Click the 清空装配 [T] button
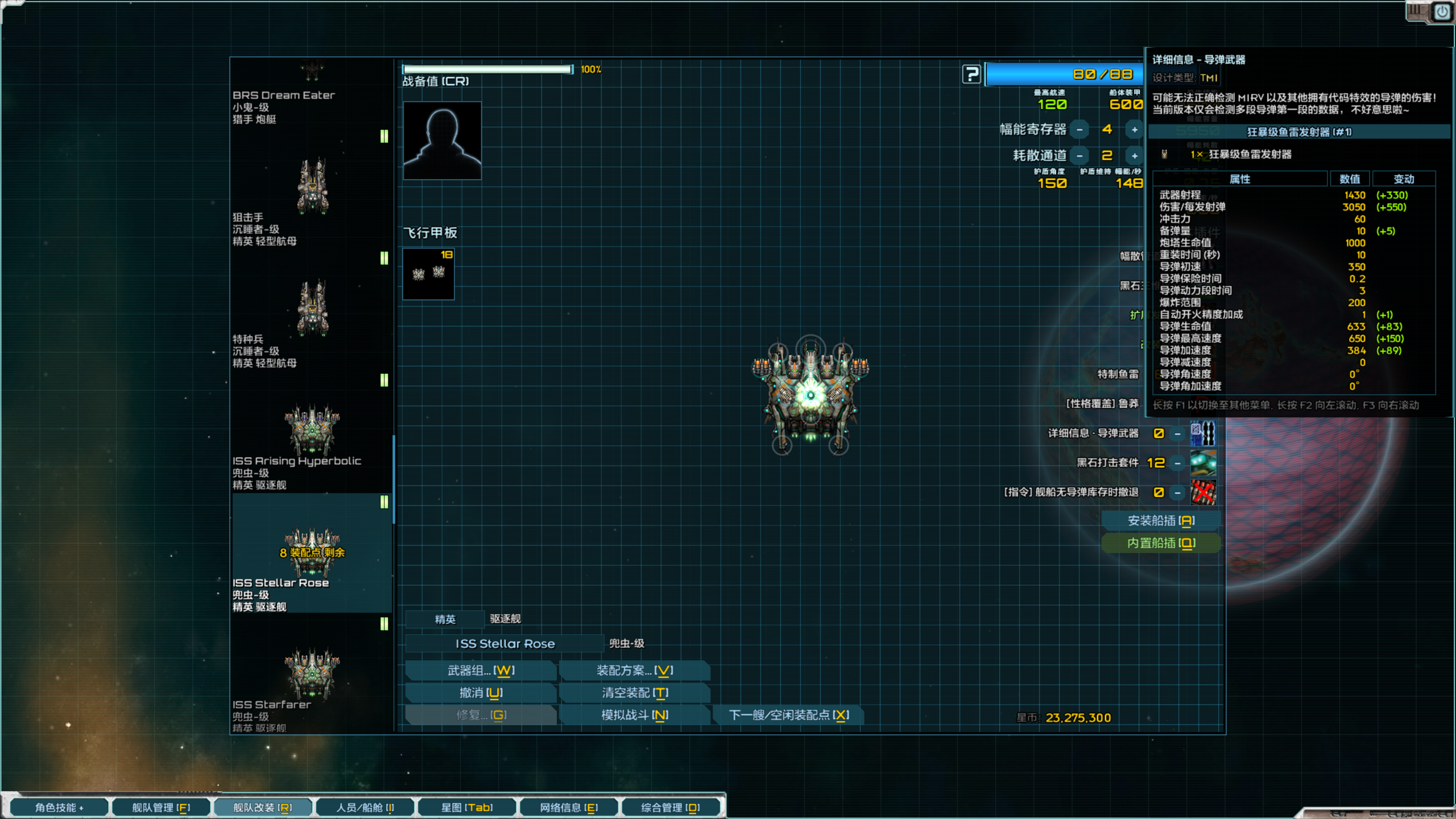 634,693
